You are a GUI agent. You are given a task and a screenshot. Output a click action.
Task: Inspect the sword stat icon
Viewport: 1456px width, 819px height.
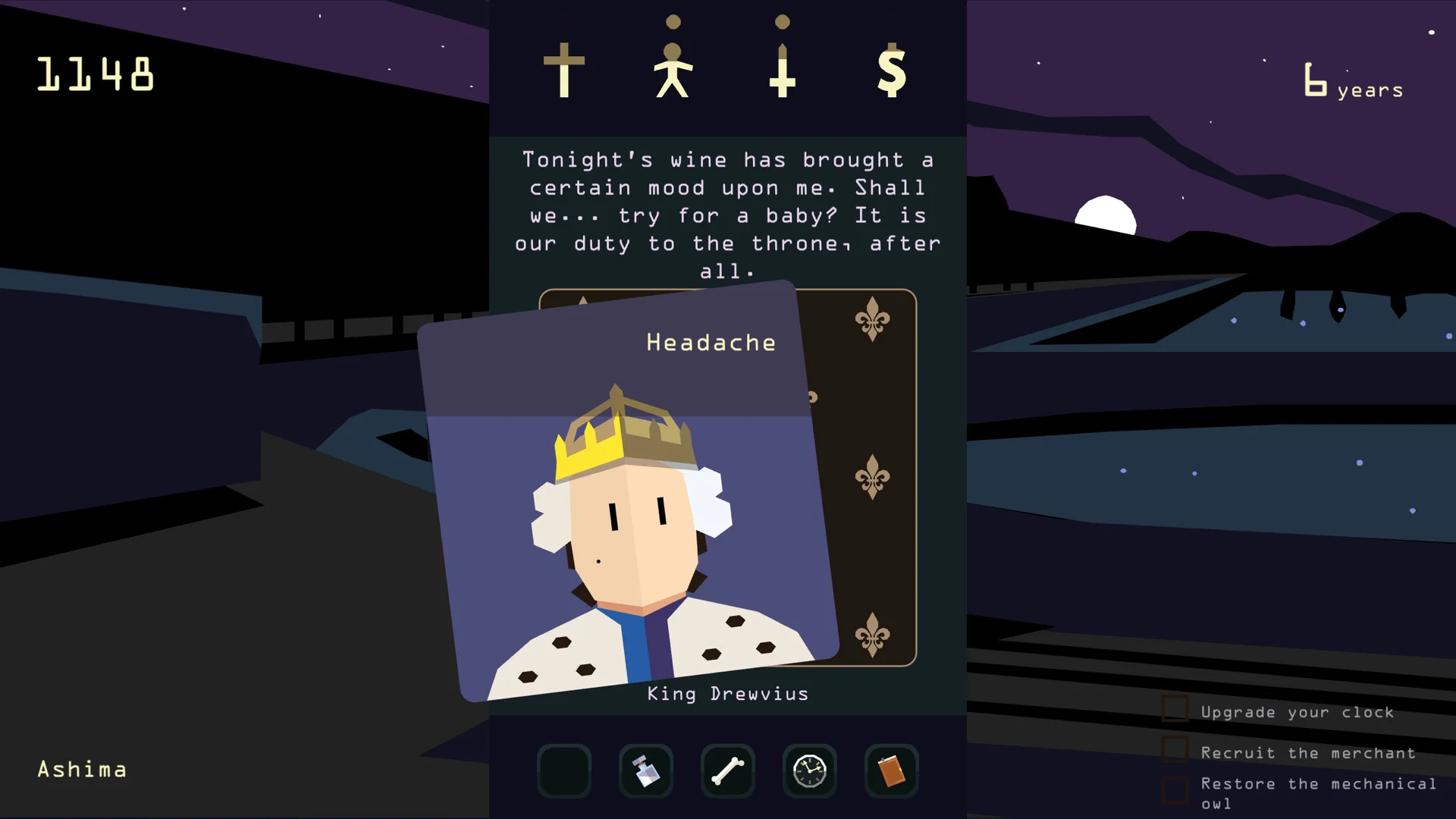pos(783,68)
